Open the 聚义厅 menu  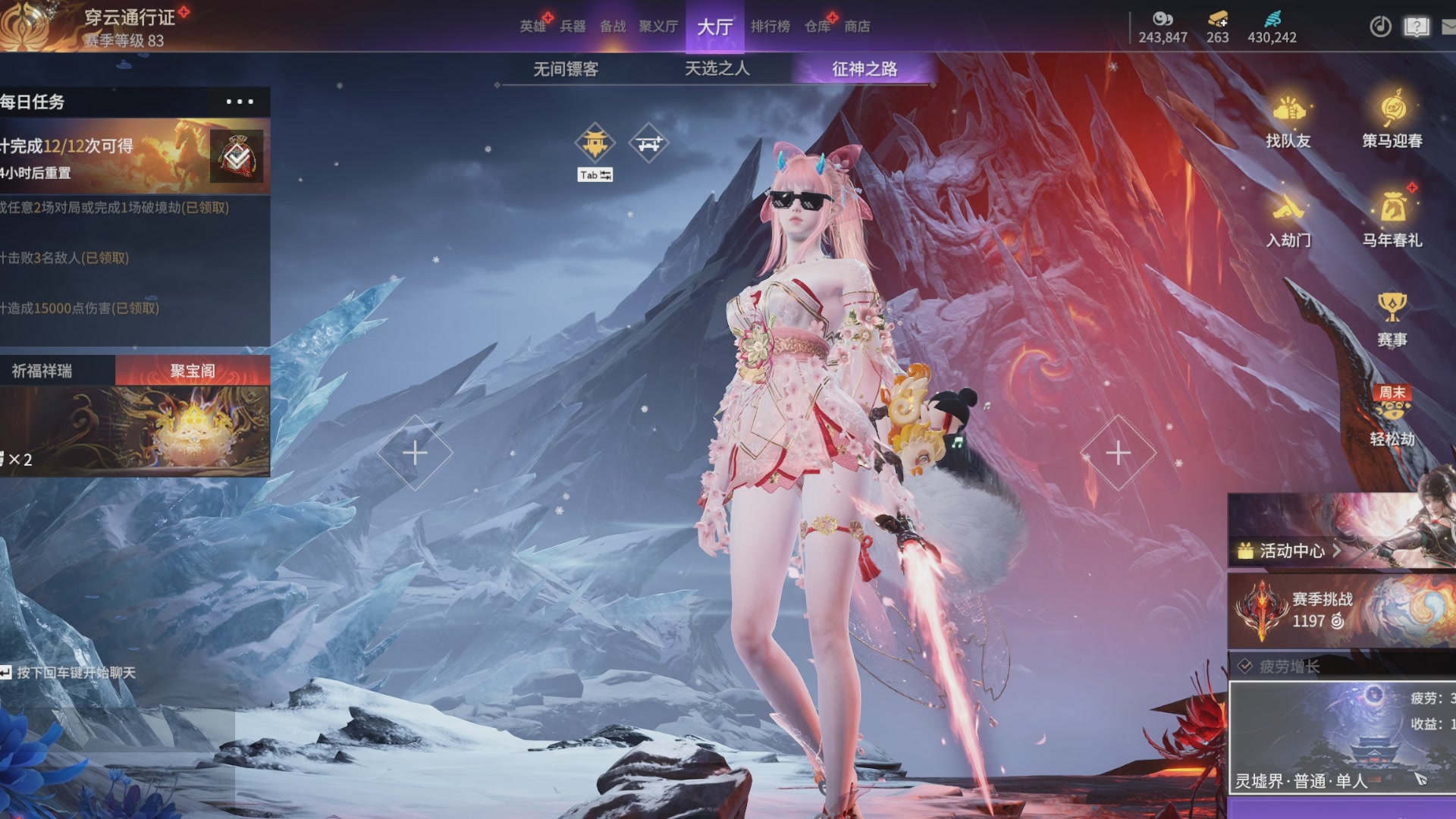coord(658,27)
